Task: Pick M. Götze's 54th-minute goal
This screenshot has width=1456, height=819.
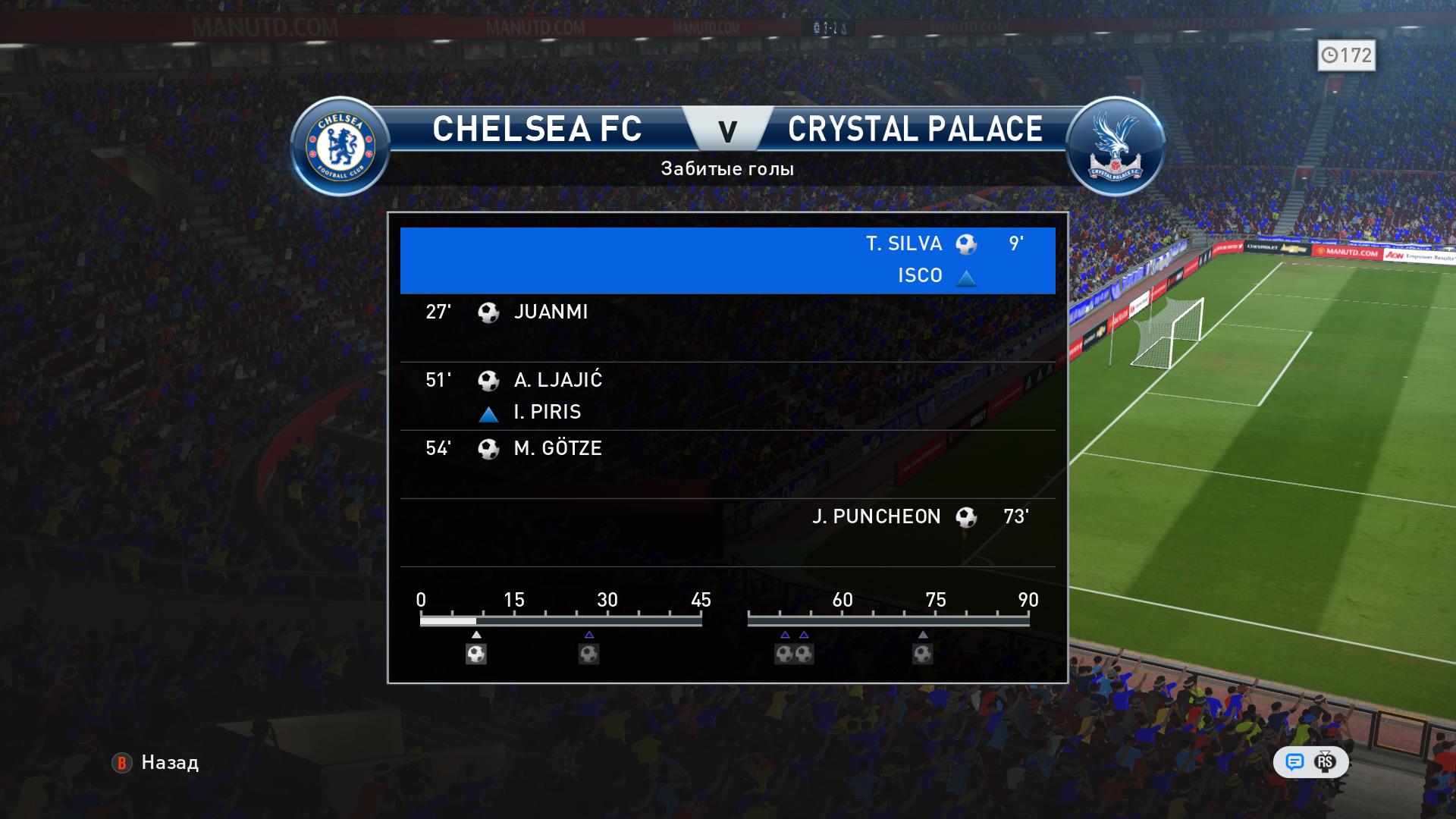Action: pos(727,464)
